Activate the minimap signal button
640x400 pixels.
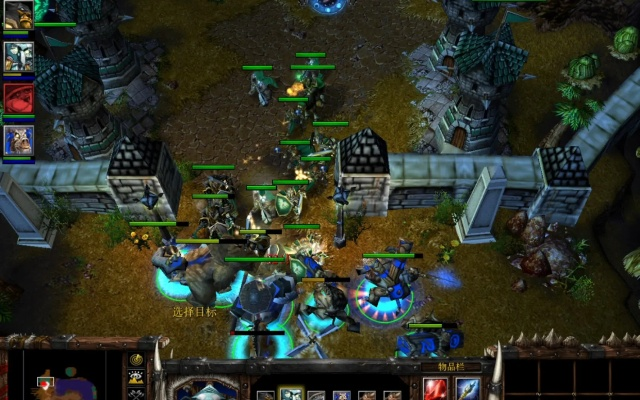[136, 359]
